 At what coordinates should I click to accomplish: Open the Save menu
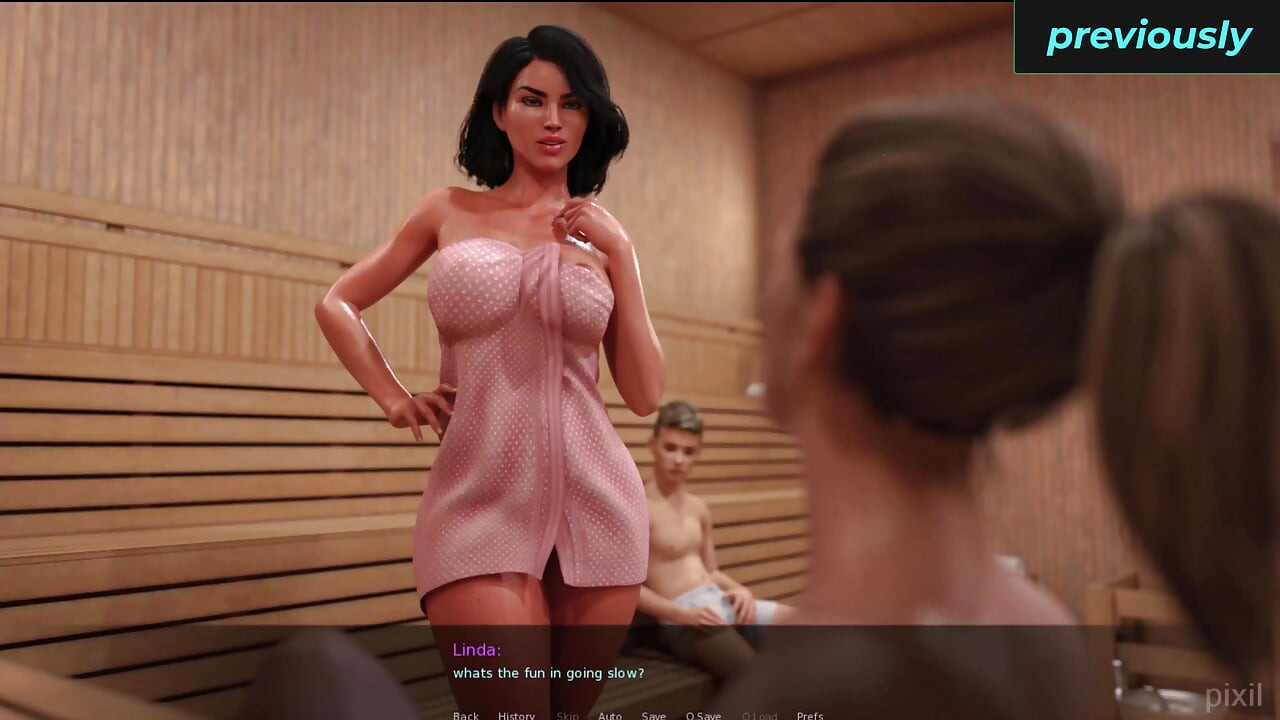click(654, 715)
